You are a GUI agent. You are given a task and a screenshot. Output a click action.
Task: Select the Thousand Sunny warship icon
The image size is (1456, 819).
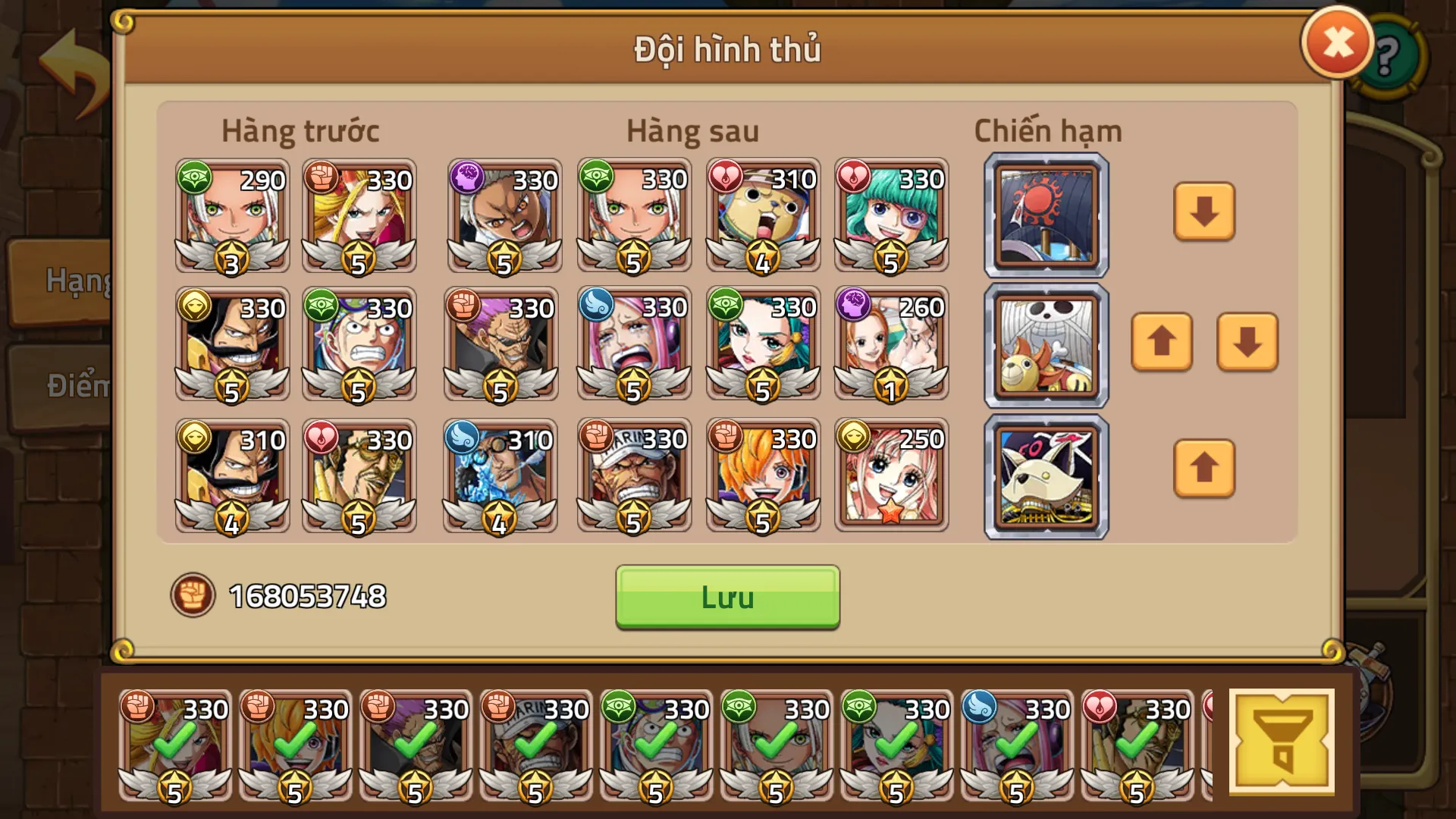(x=1044, y=345)
